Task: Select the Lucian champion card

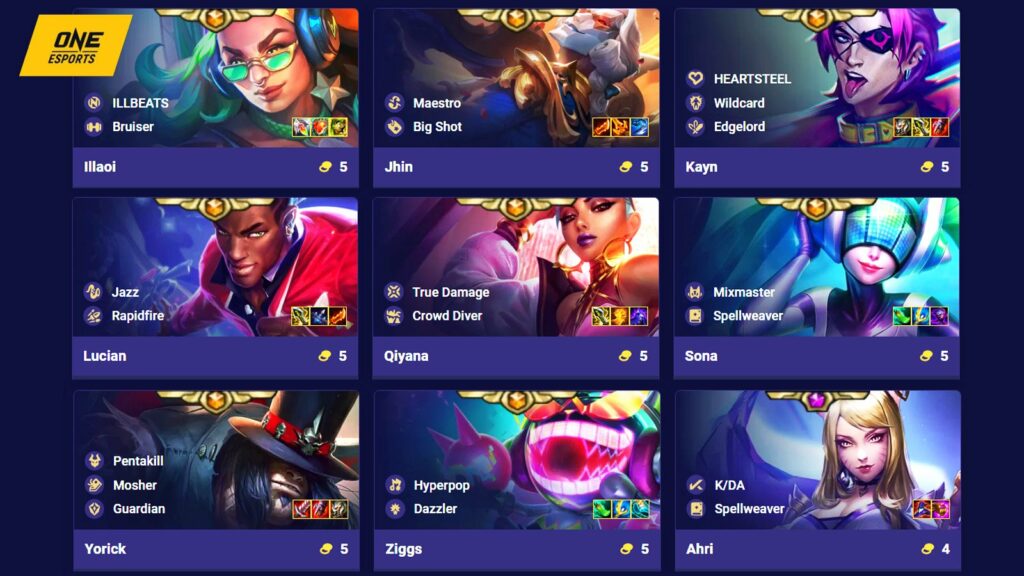Action: click(215, 287)
